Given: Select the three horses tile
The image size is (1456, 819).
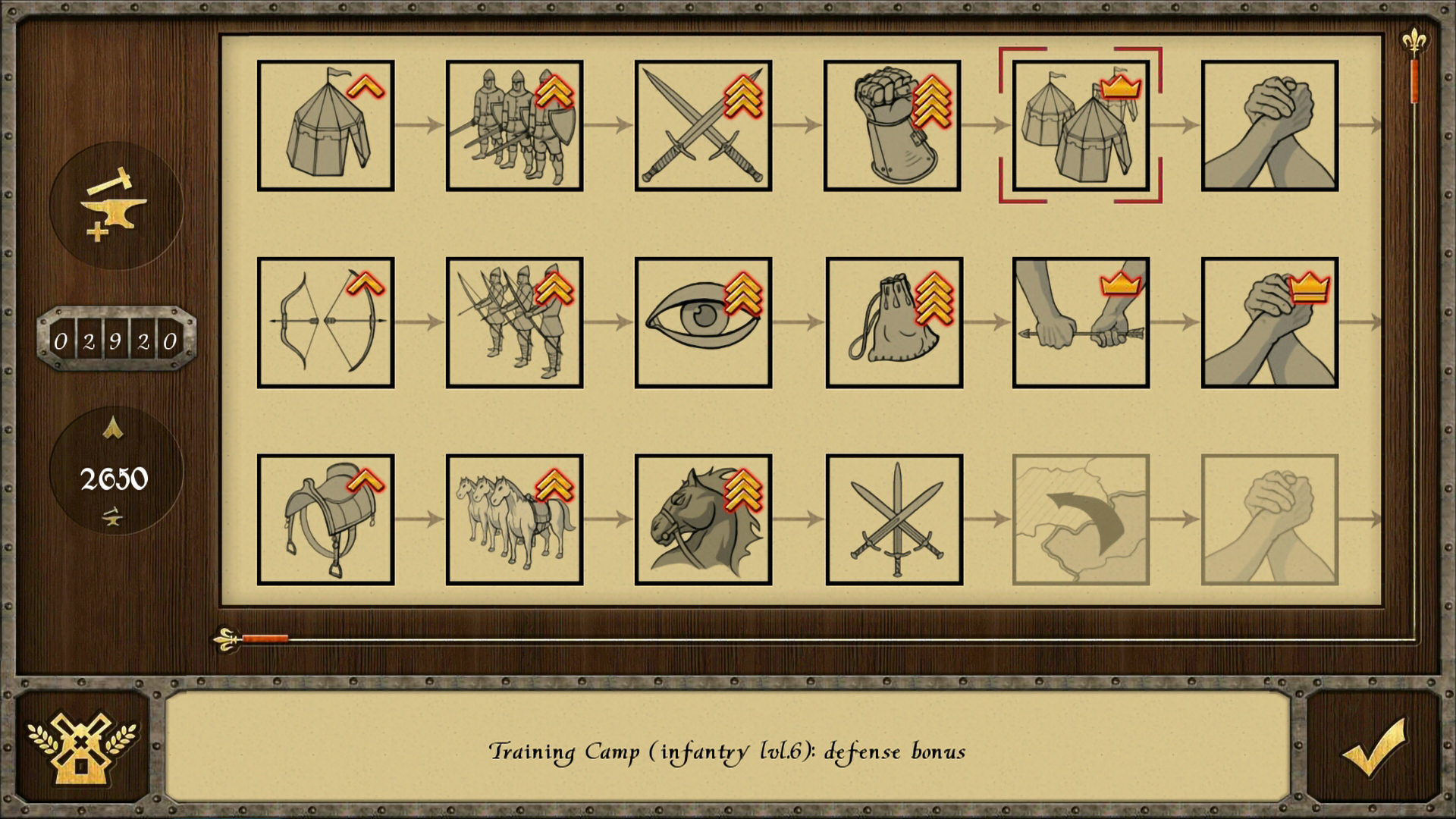Looking at the screenshot, I should 514,519.
